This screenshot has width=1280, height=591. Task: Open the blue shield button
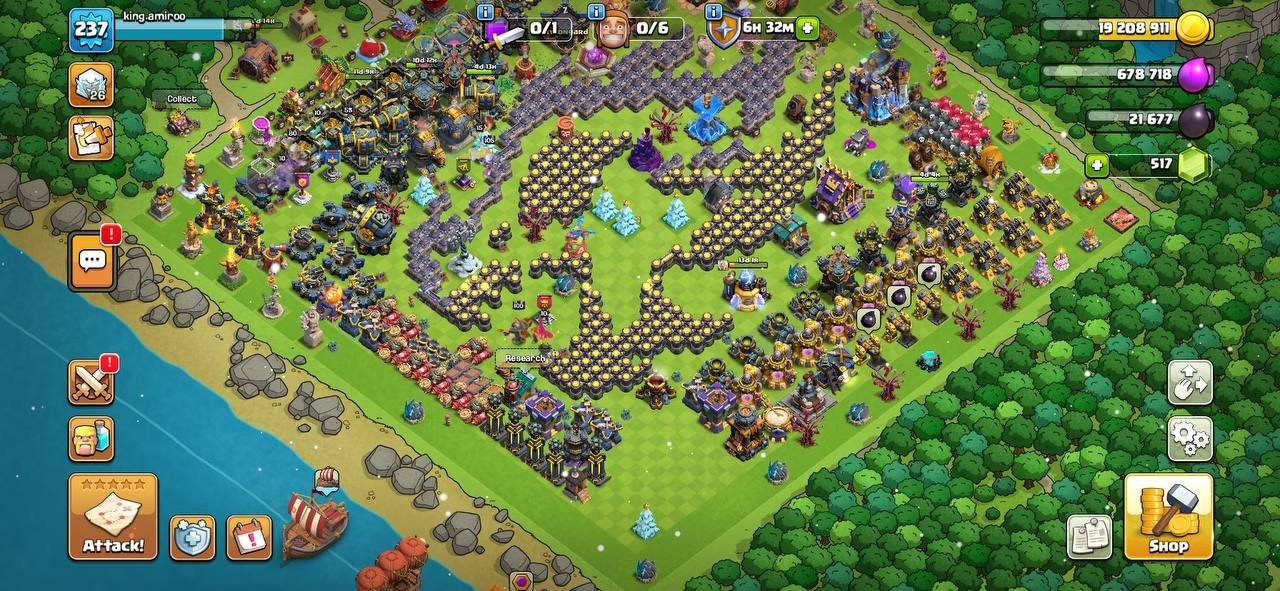(x=192, y=538)
